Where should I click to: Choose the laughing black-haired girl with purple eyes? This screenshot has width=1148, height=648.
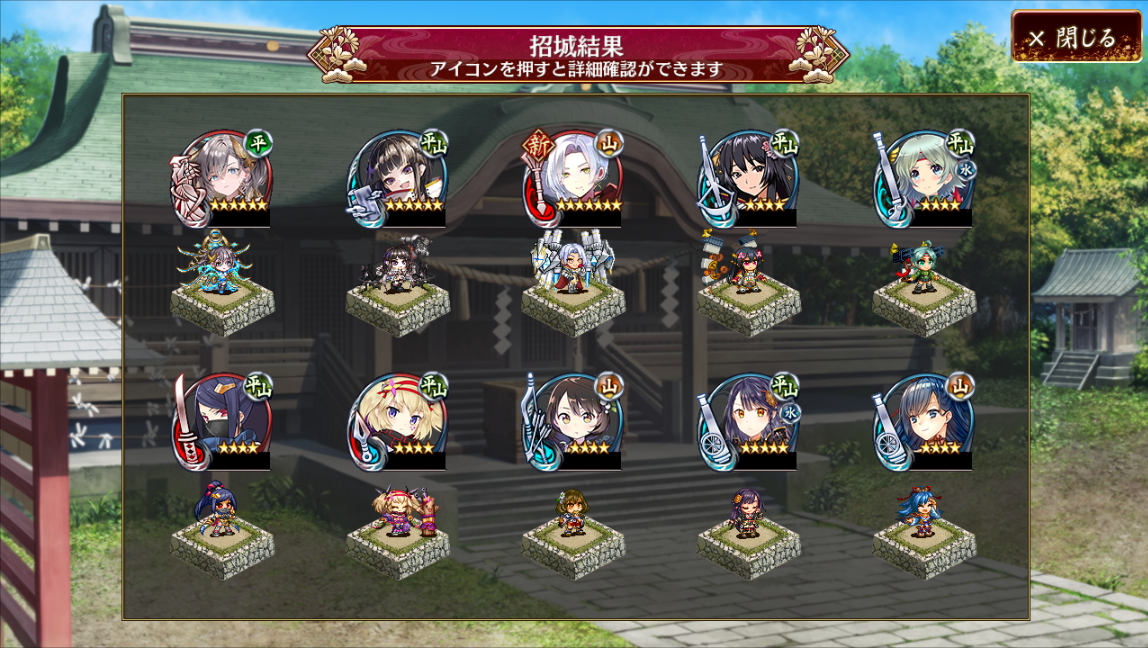coord(398,180)
